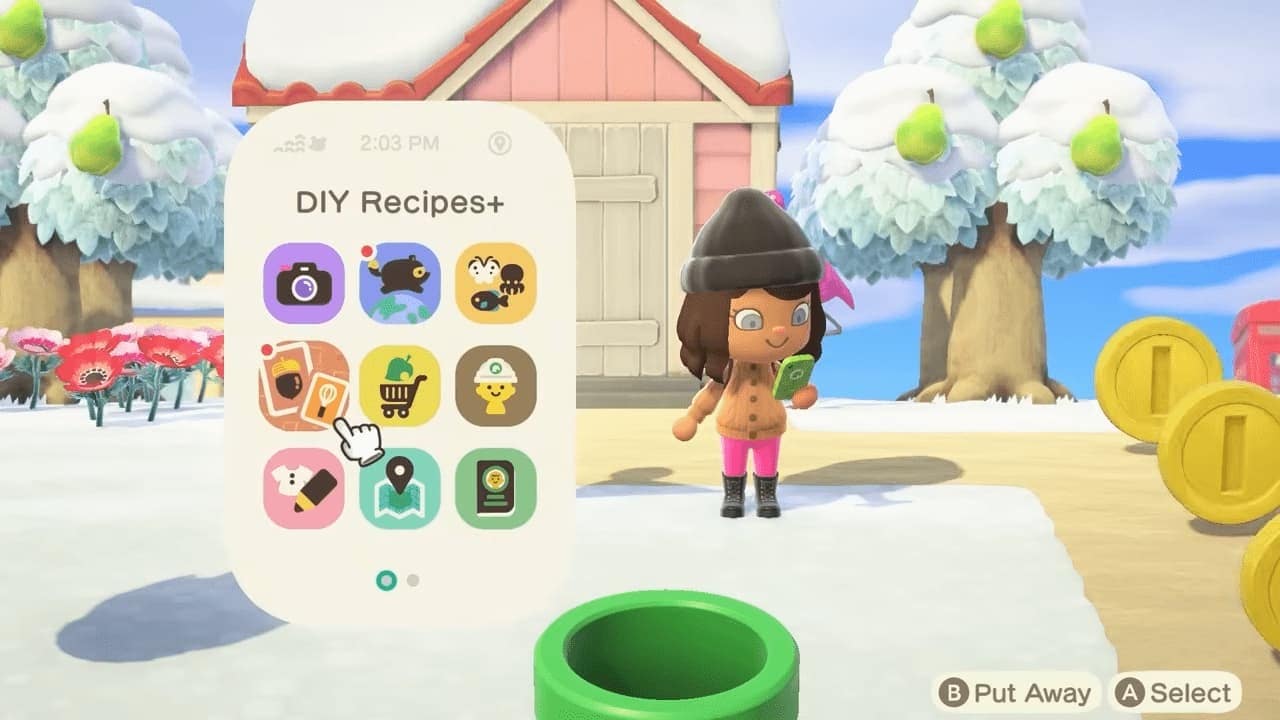Launch the Nook Miles app

(x=400, y=283)
